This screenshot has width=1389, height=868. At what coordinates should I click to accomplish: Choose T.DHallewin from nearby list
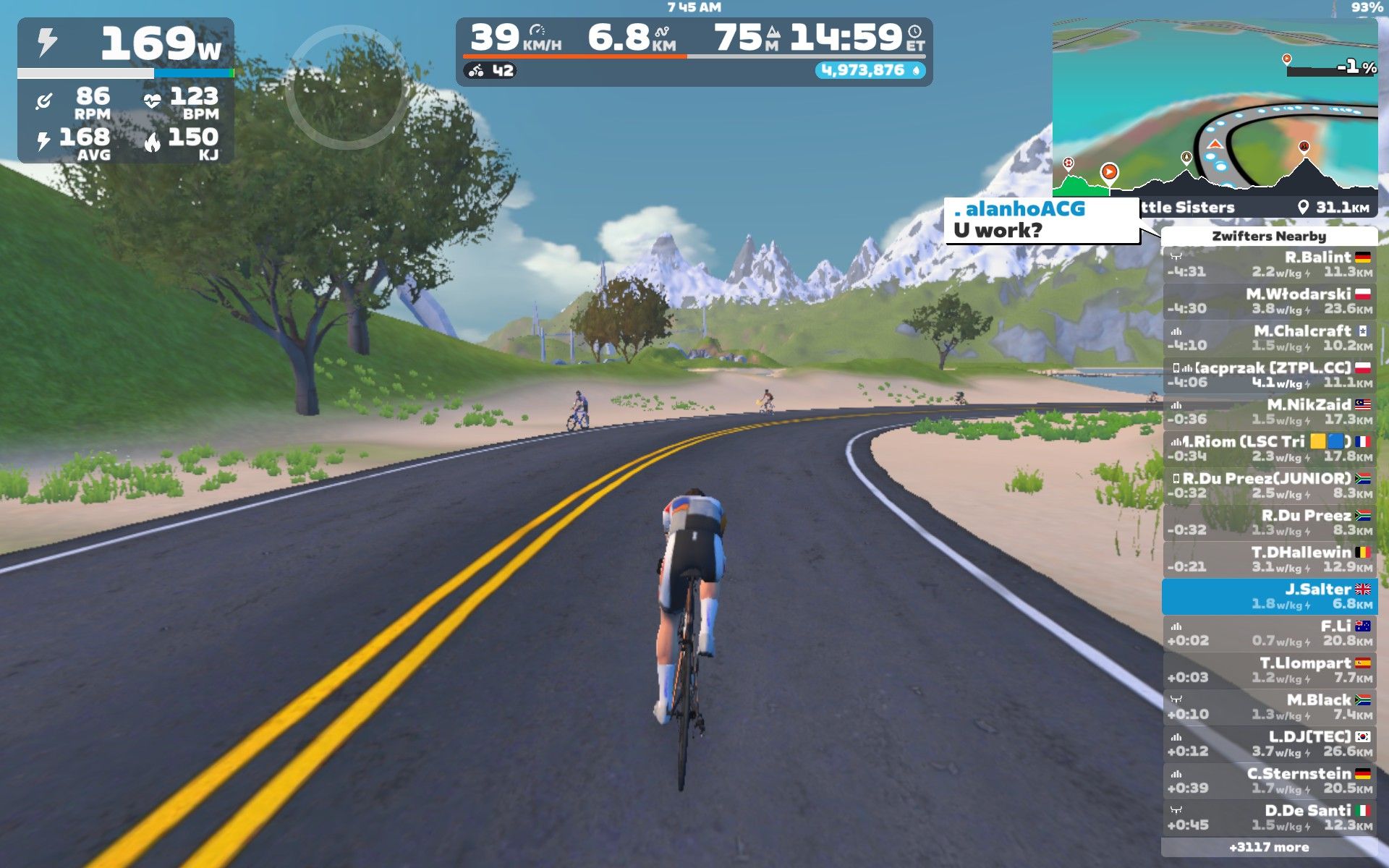click(1270, 560)
